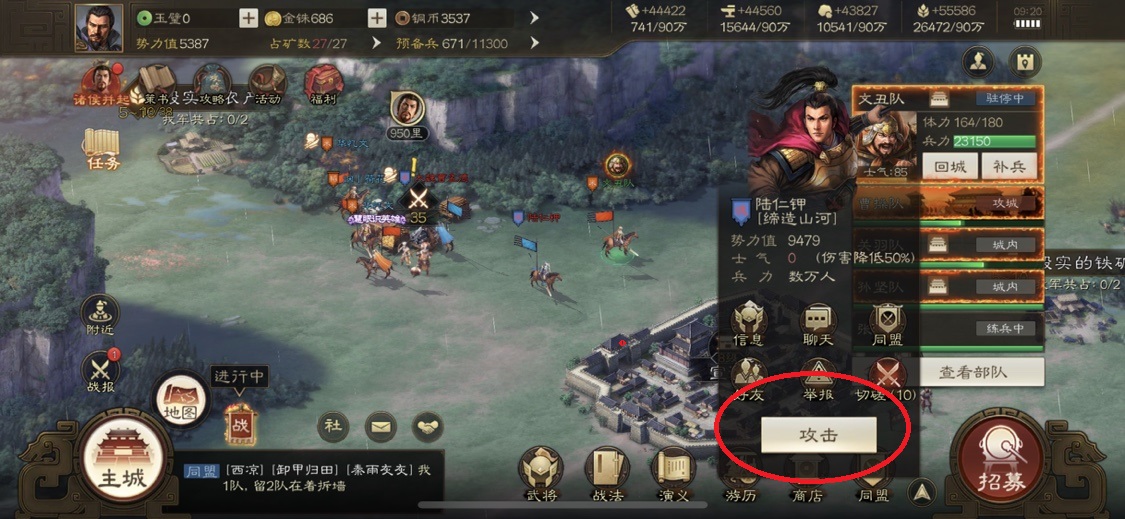Open the 任务 quest scroll
This screenshot has width=1125, height=519.
[x=103, y=148]
